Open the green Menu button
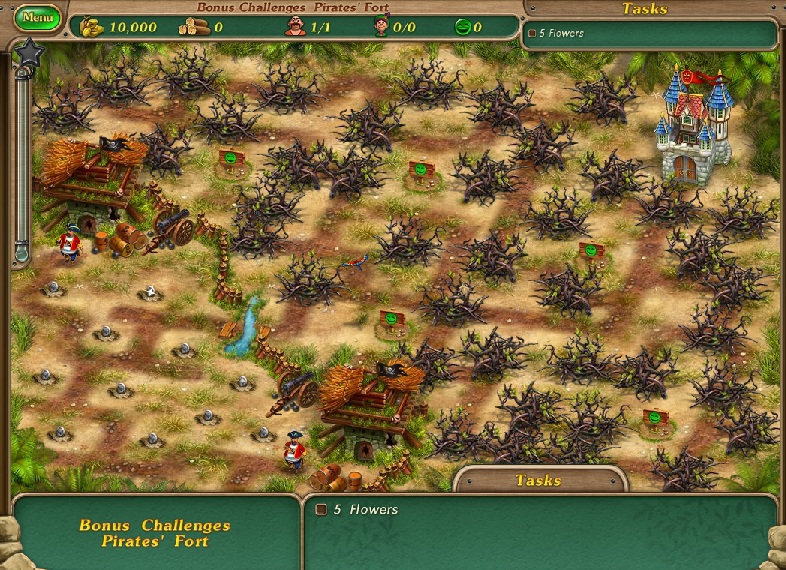Image resolution: width=786 pixels, height=570 pixels. pos(39,17)
